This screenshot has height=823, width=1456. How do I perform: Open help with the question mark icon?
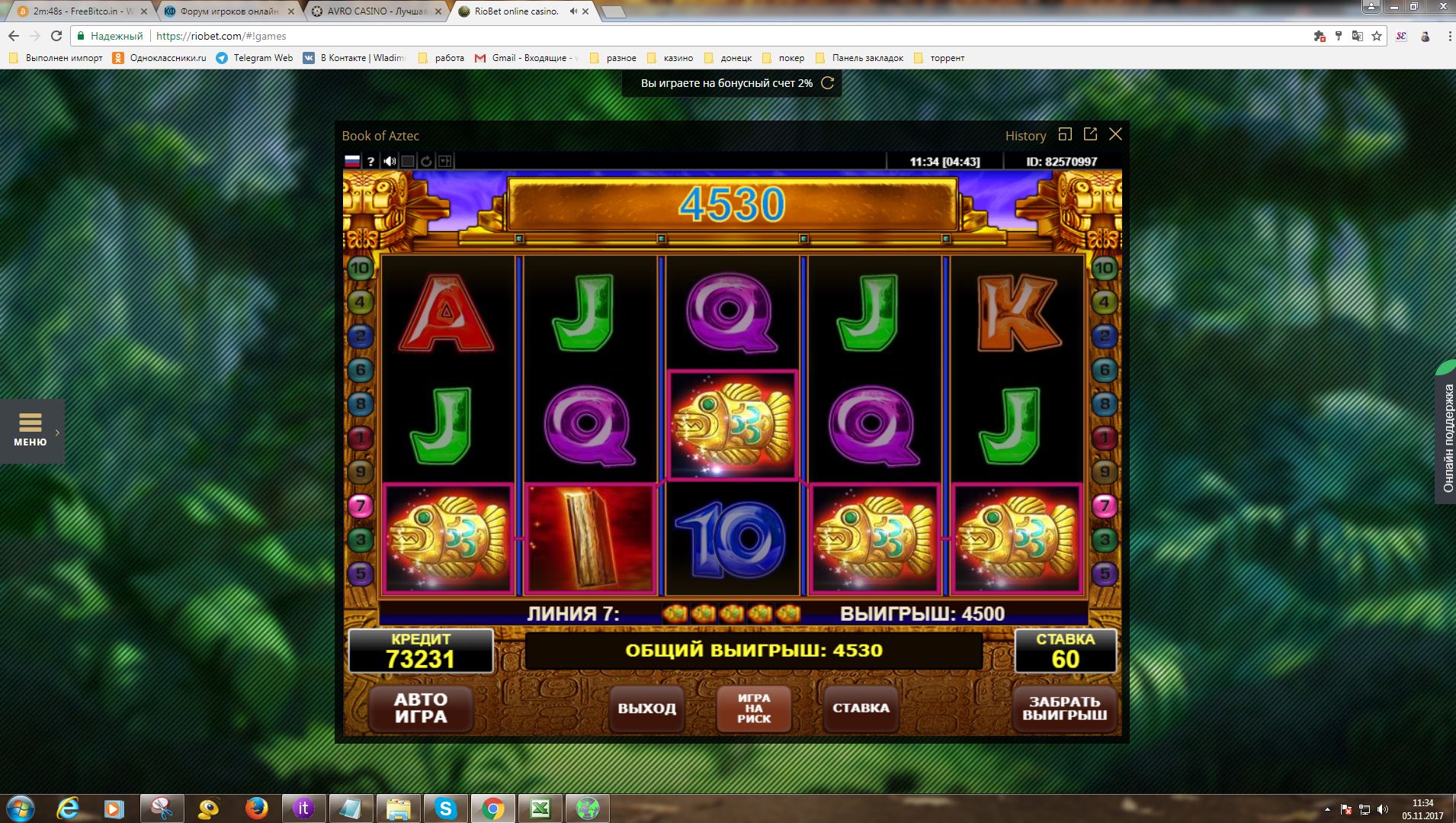point(370,161)
